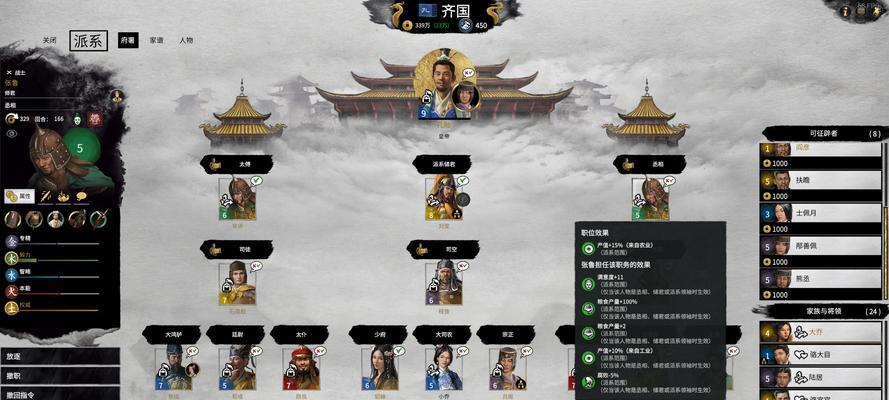
Task: Select the 大鸿胪 official portrait
Action: (x=173, y=366)
